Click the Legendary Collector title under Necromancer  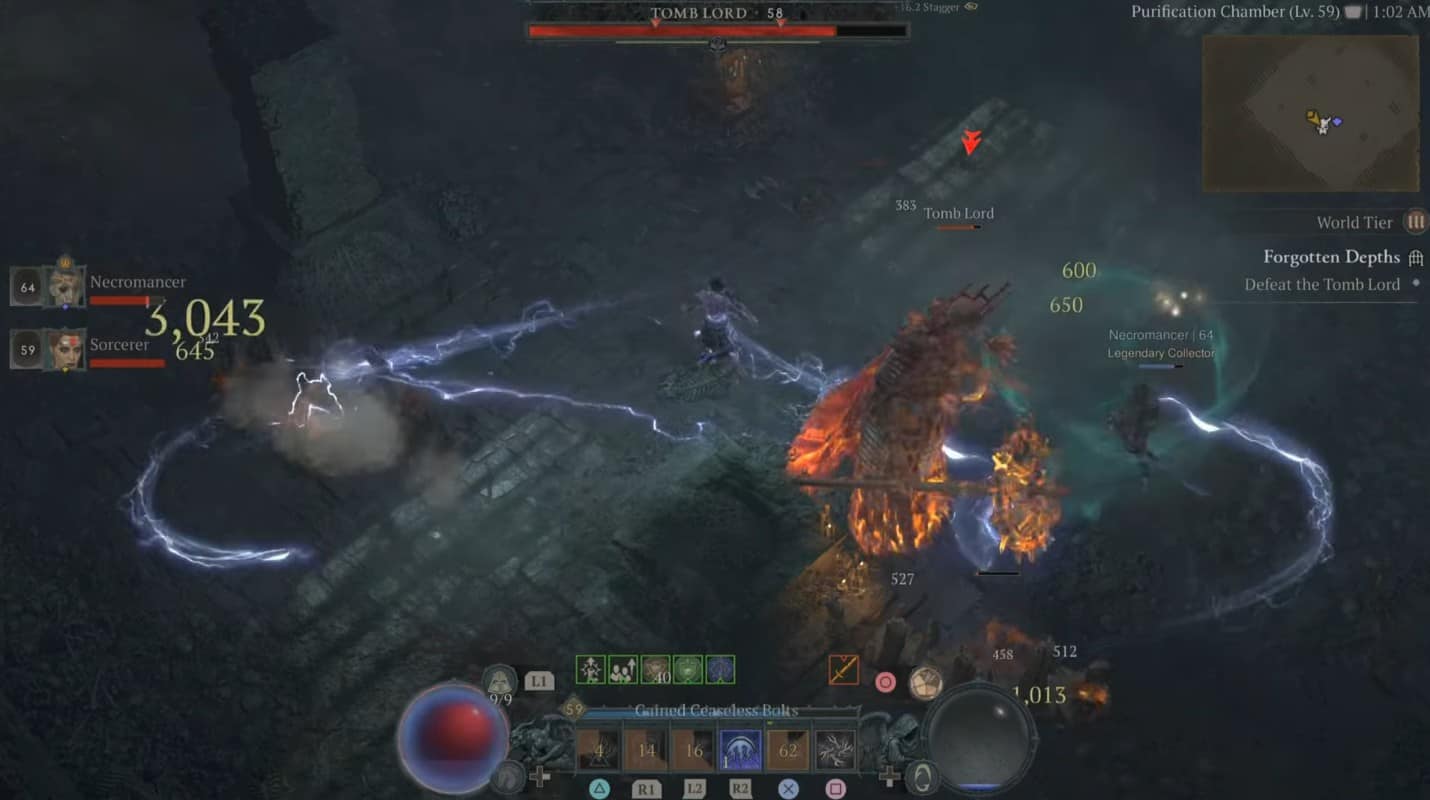1163,352
